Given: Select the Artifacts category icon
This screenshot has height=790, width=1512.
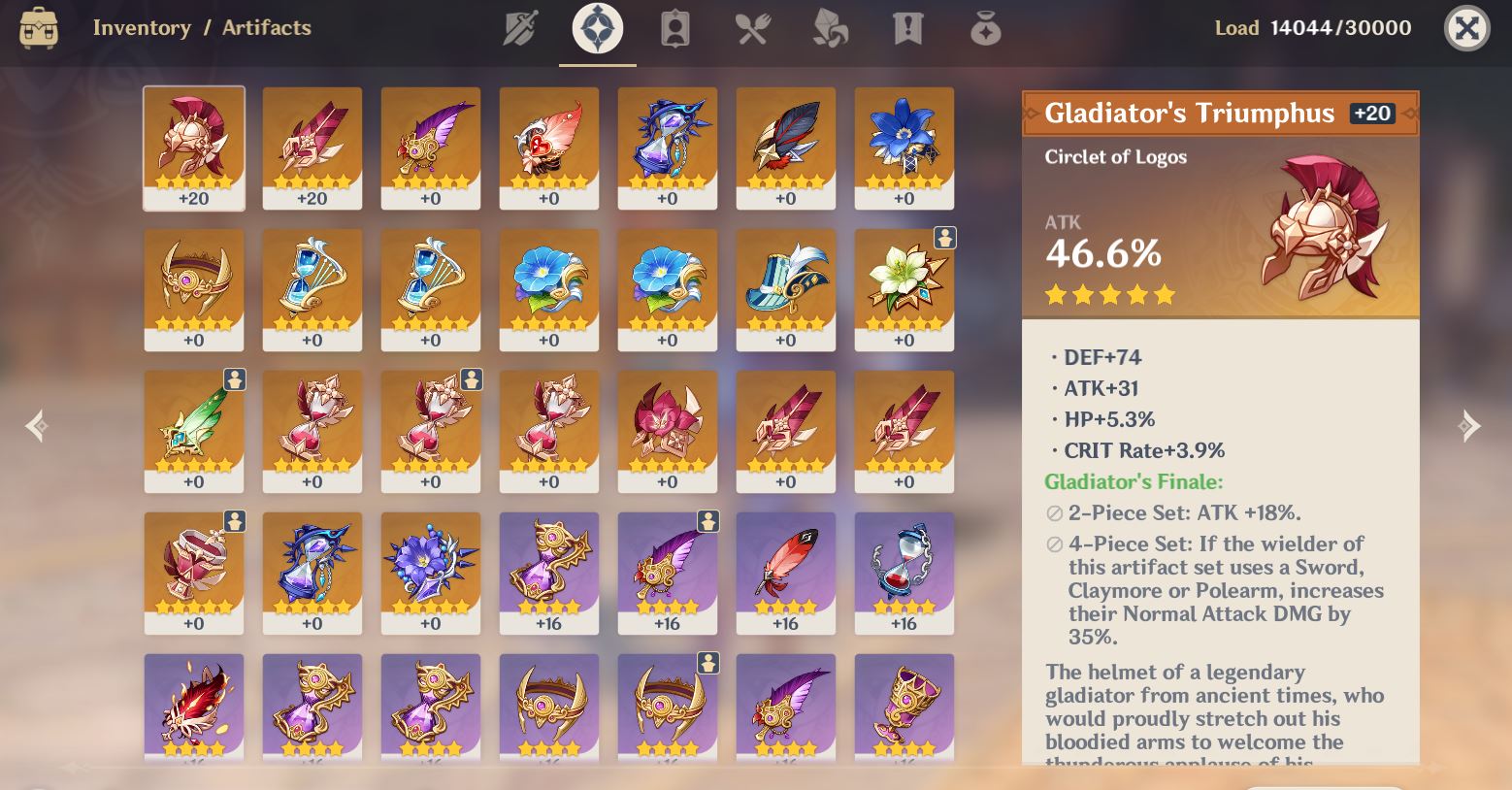Looking at the screenshot, I should click(597, 28).
